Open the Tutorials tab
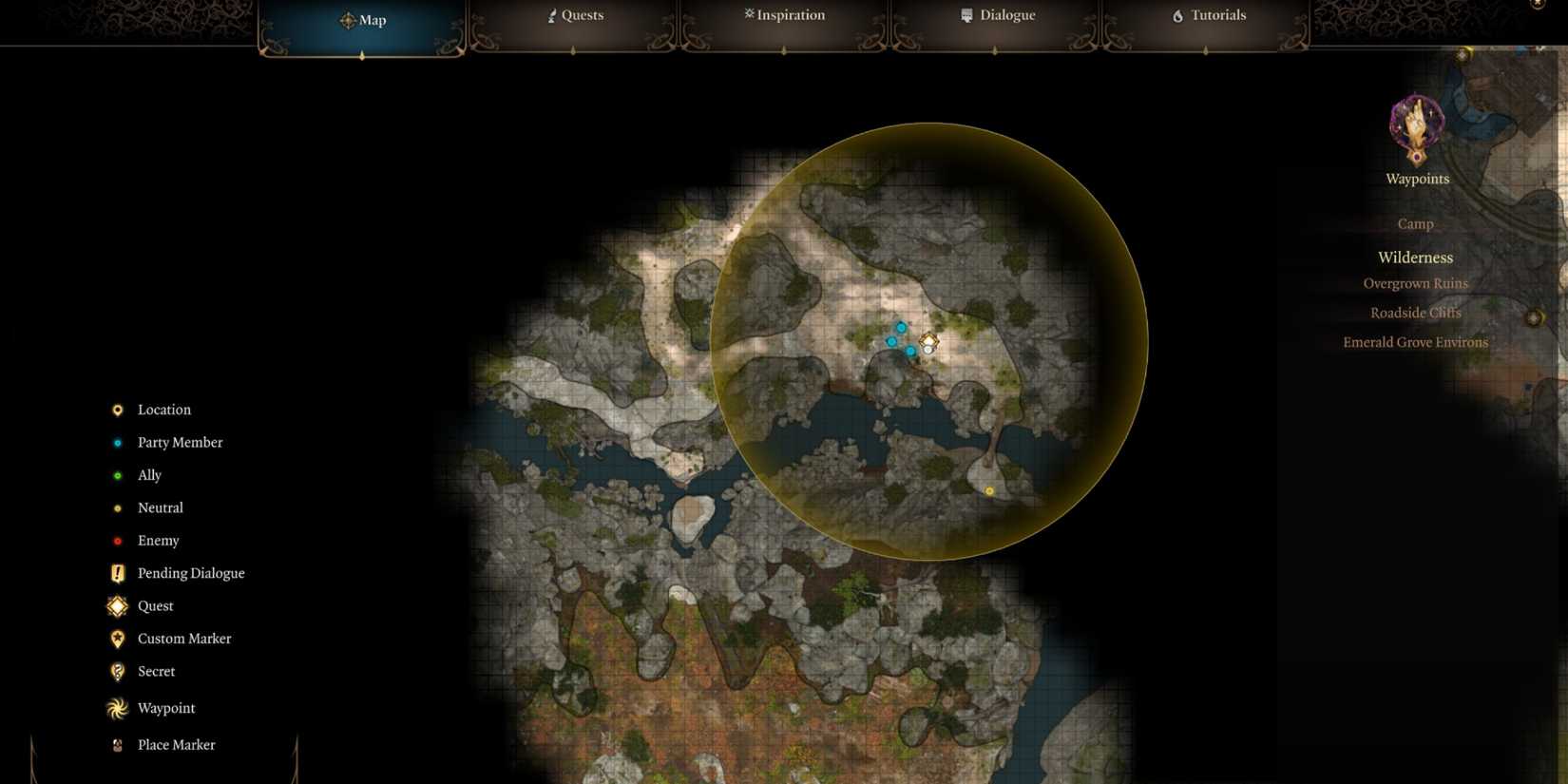 pos(1208,15)
